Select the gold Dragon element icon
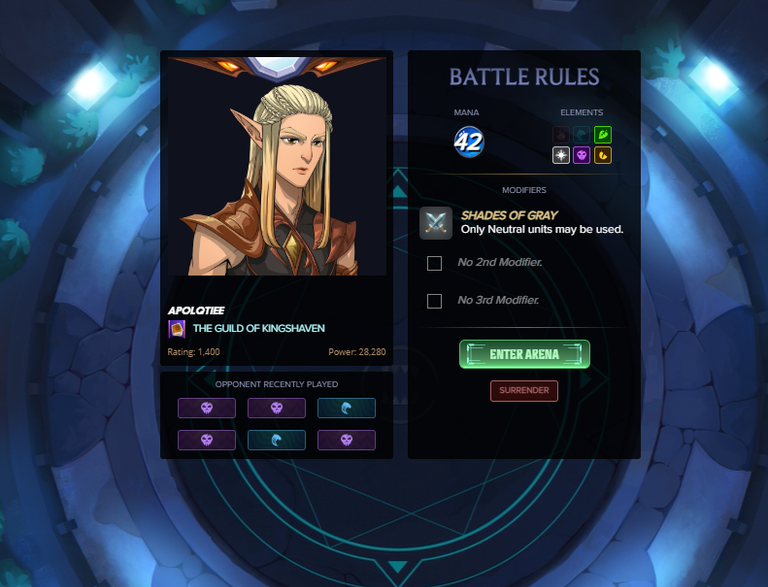Screen dimensions: 768x587 (602, 155)
